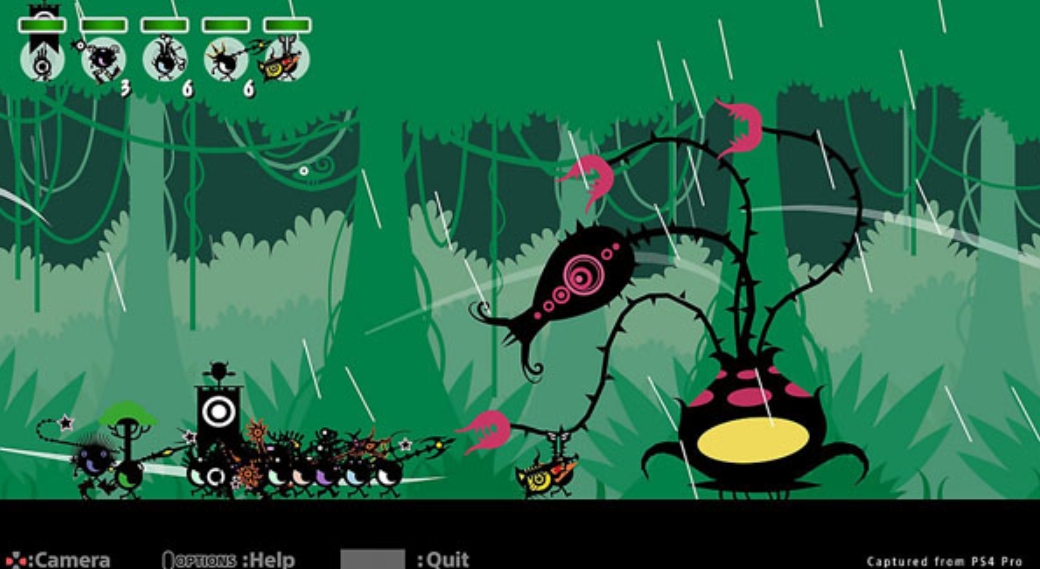Select the yellow shielded hero squad icon

tap(286, 60)
